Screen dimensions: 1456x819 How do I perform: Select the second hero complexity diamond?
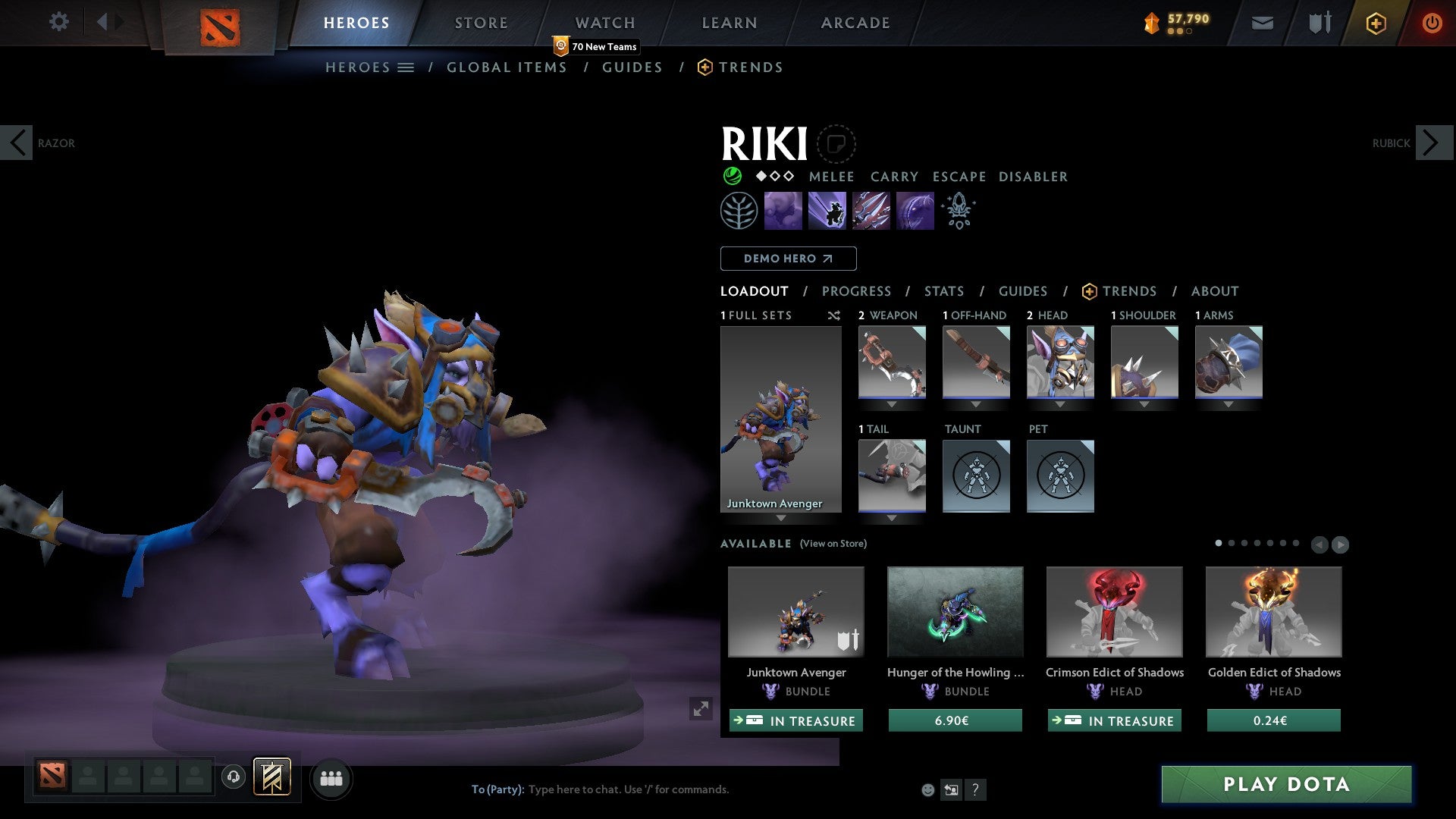[774, 177]
